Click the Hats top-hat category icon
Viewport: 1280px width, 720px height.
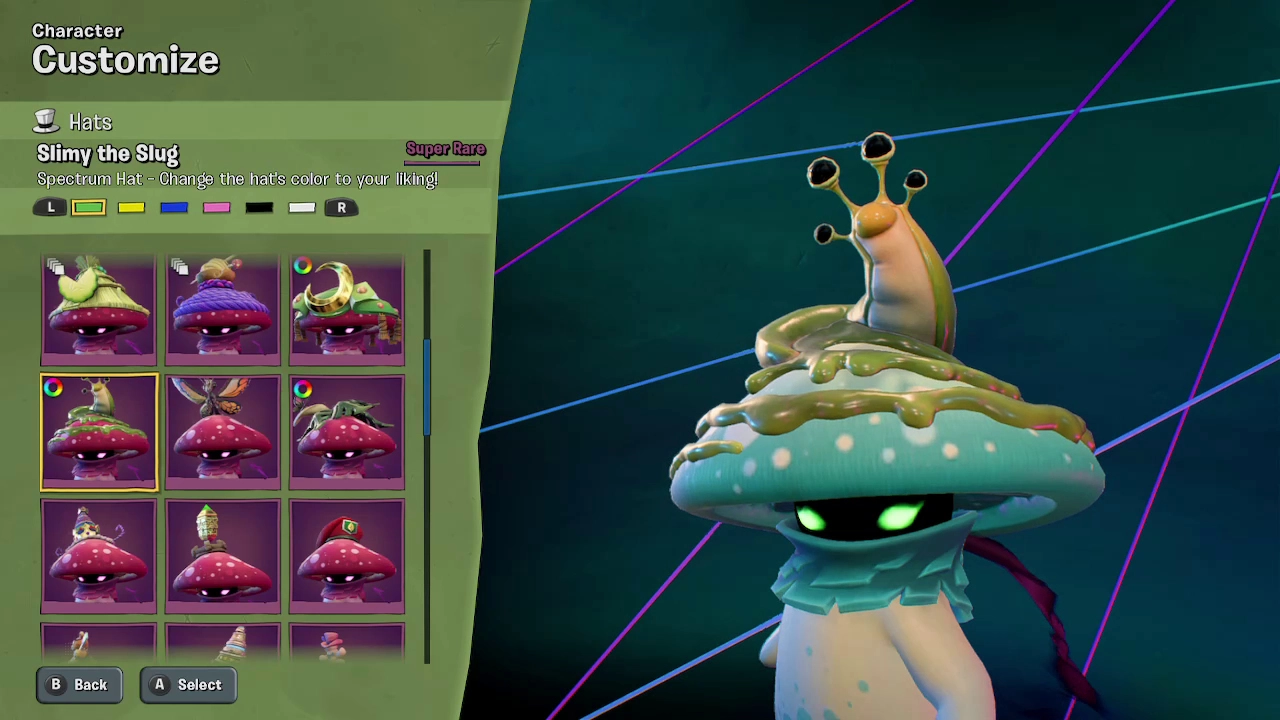click(x=46, y=121)
